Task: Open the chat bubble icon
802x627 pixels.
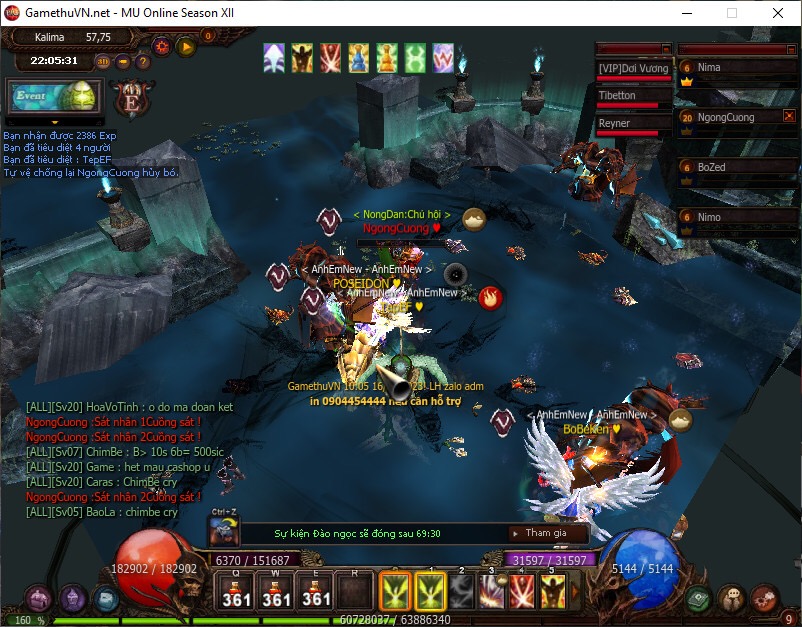Action: [732, 598]
